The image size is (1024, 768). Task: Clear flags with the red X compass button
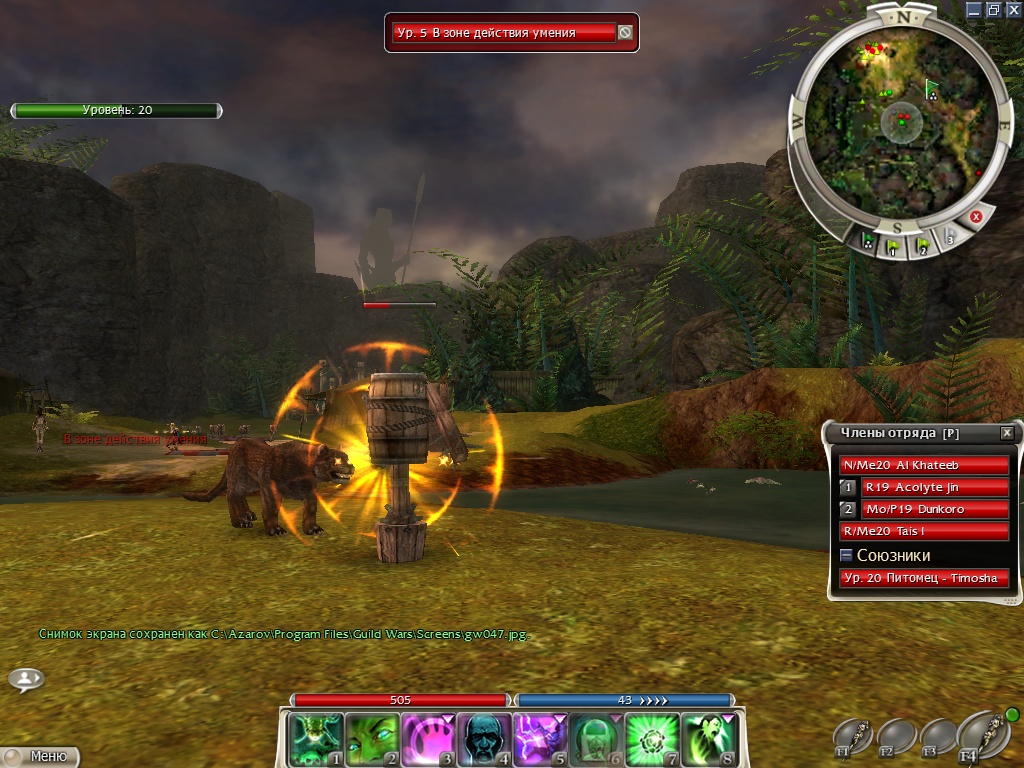pyautogui.click(x=976, y=216)
